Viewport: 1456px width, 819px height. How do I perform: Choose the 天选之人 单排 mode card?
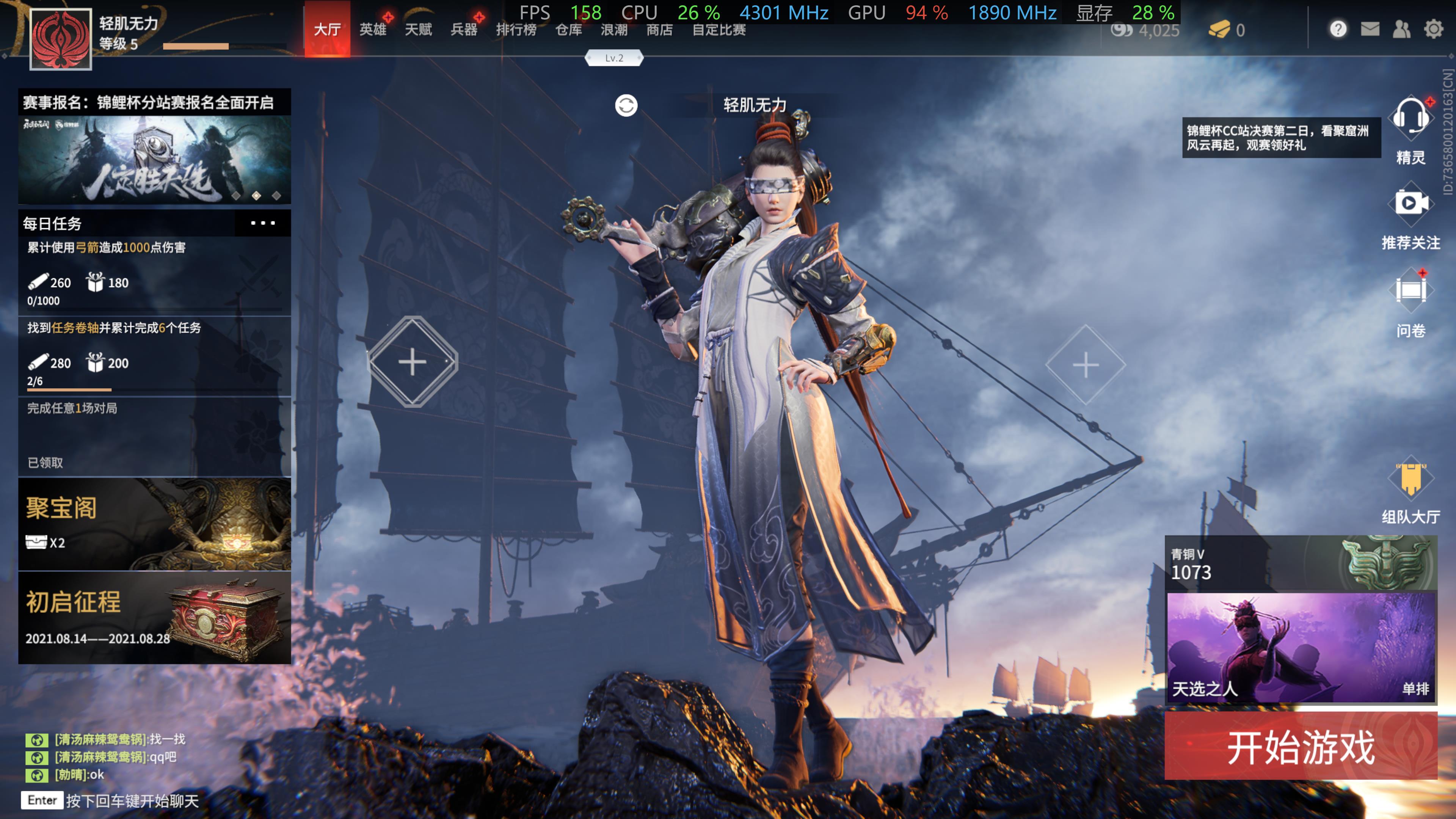point(1301,647)
